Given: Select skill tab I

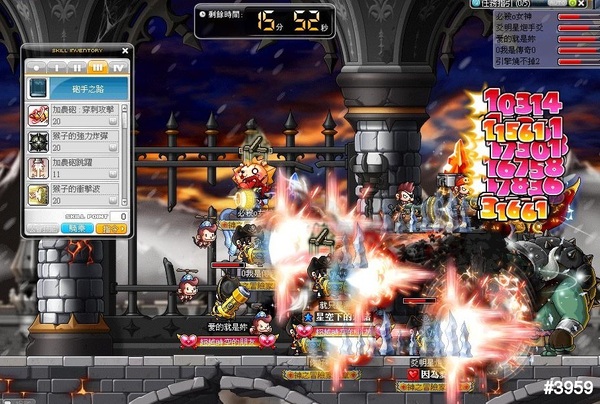Looking at the screenshot, I should point(58,66).
